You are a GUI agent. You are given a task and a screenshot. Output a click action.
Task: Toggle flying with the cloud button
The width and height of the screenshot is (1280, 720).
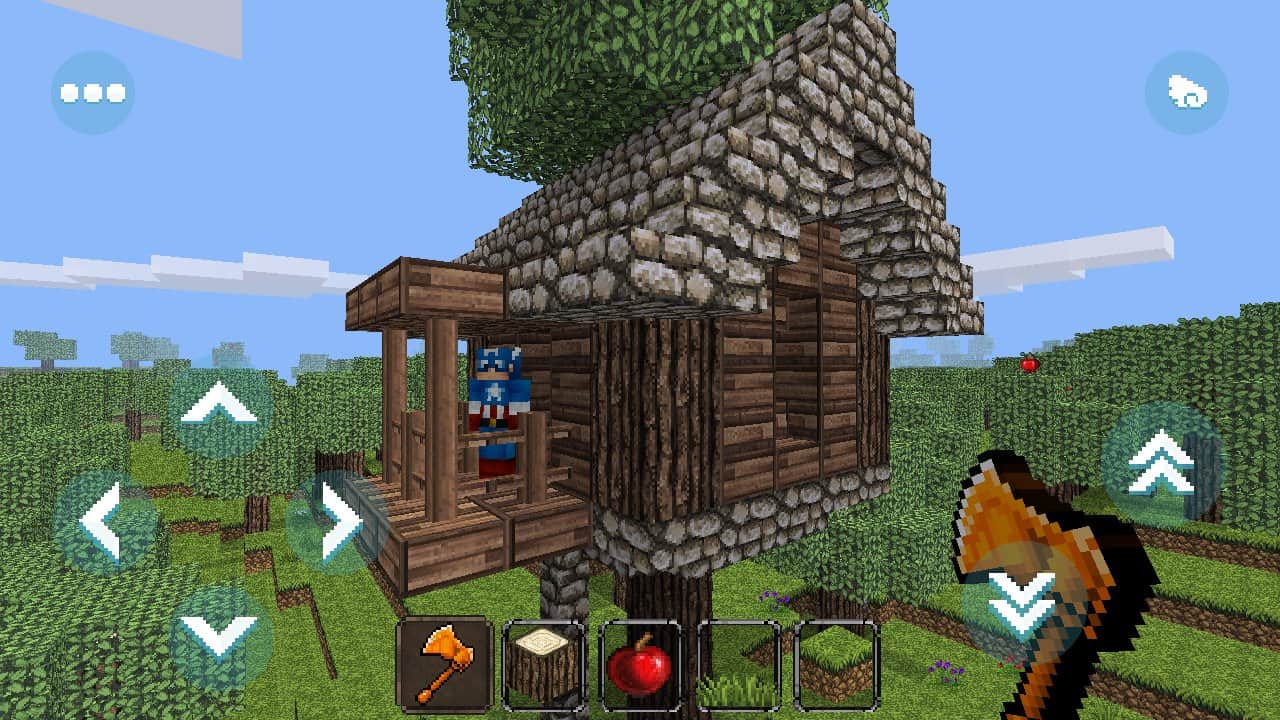click(x=1186, y=92)
